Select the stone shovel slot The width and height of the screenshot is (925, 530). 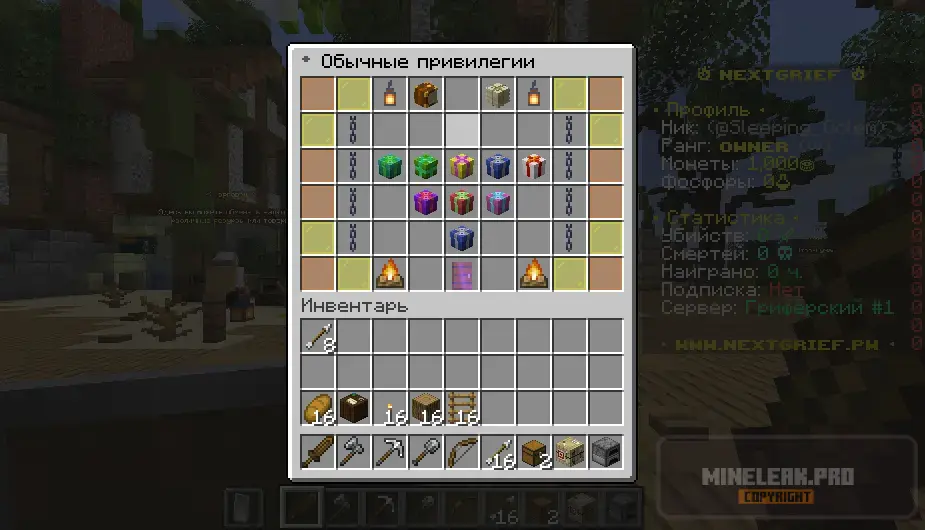pyautogui.click(x=426, y=452)
